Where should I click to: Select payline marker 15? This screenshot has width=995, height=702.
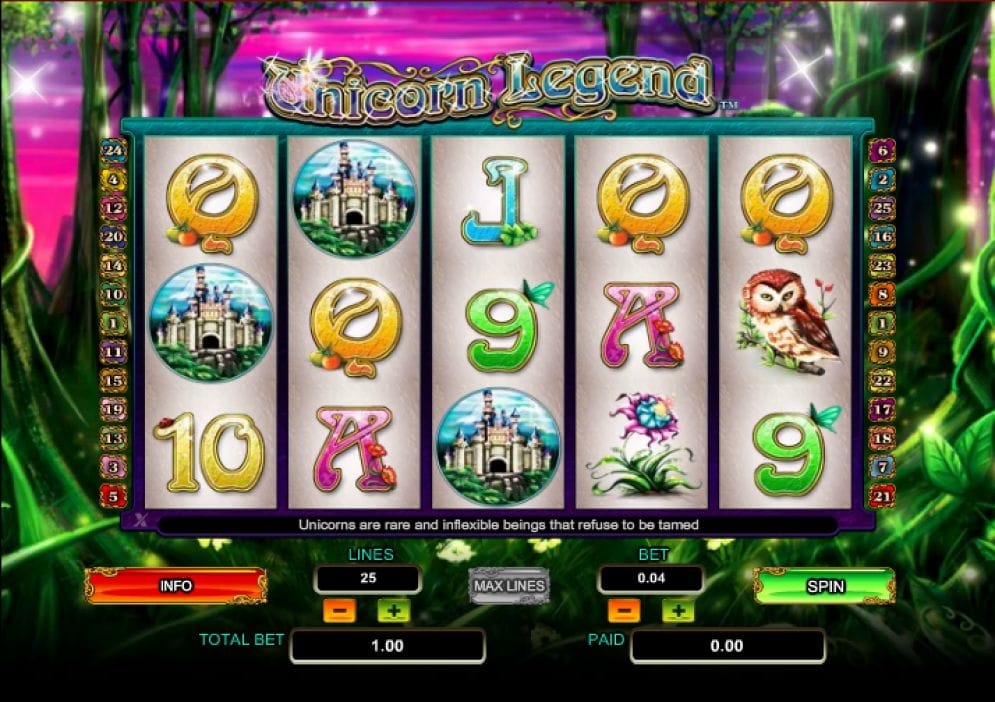(113, 380)
